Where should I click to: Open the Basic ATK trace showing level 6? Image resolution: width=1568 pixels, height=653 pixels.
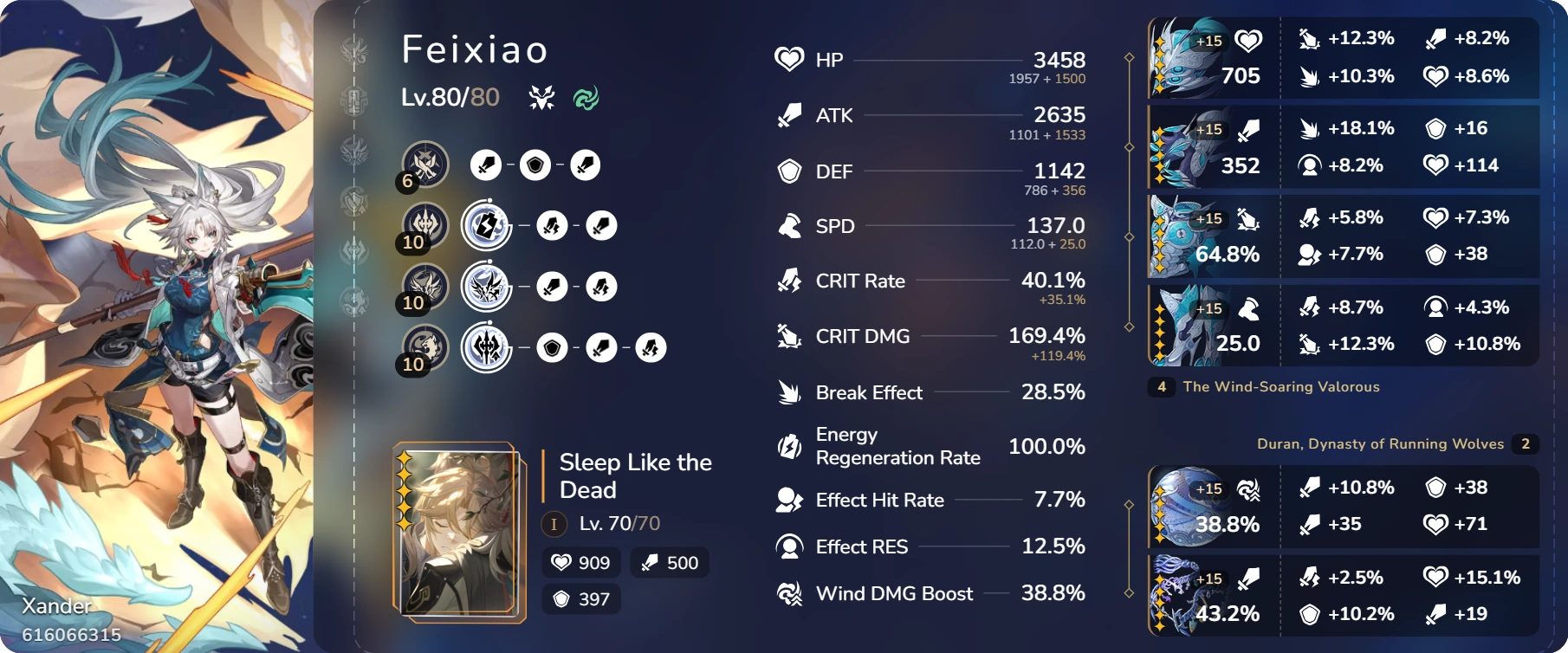(x=424, y=165)
